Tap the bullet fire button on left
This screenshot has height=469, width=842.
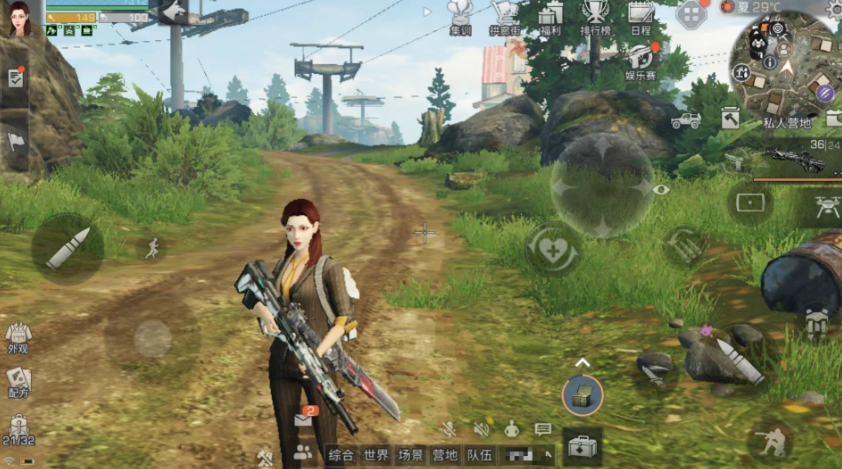(x=67, y=247)
